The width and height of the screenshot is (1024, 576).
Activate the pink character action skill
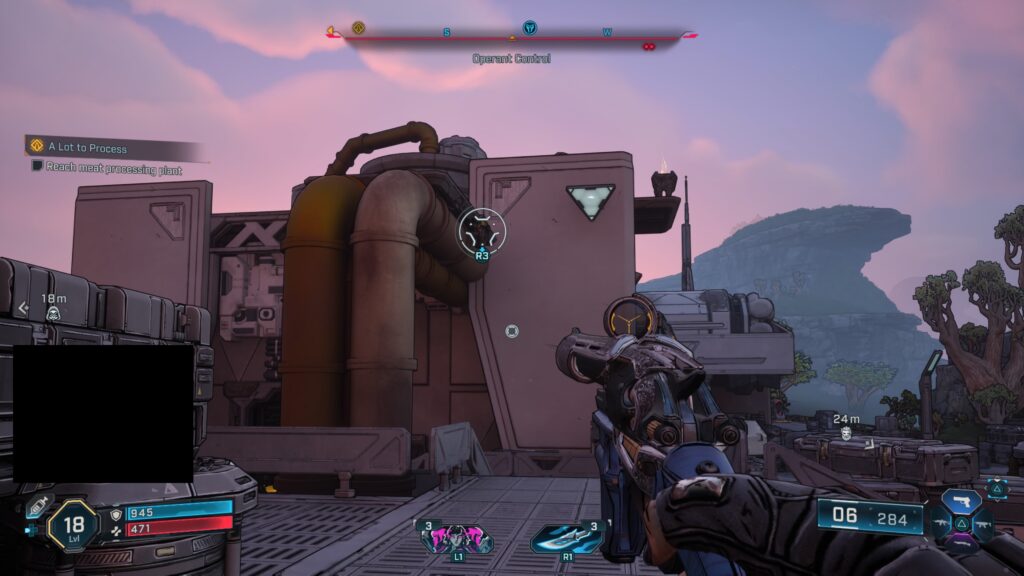click(x=457, y=538)
